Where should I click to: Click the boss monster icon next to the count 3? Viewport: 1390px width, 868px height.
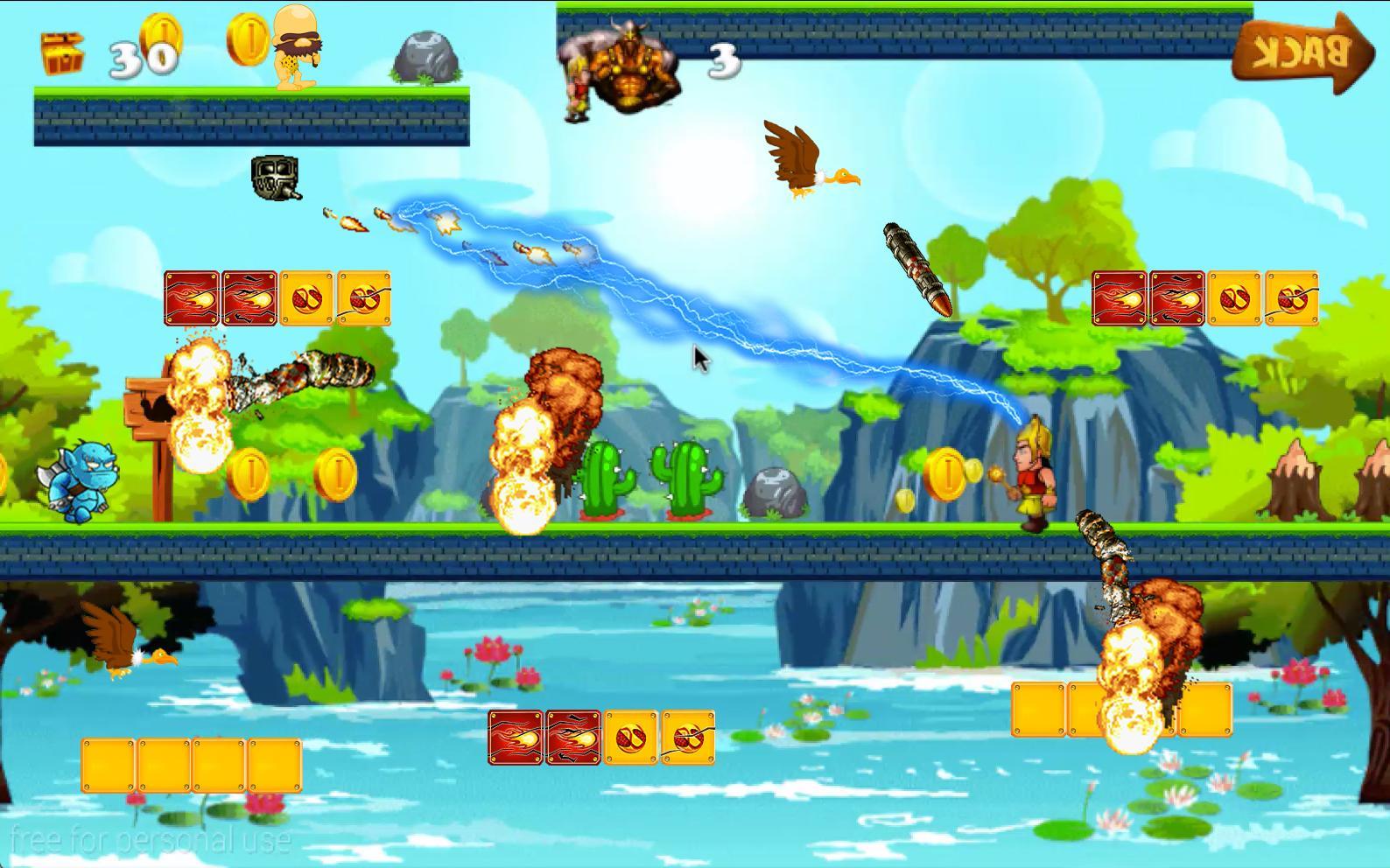tap(630, 66)
